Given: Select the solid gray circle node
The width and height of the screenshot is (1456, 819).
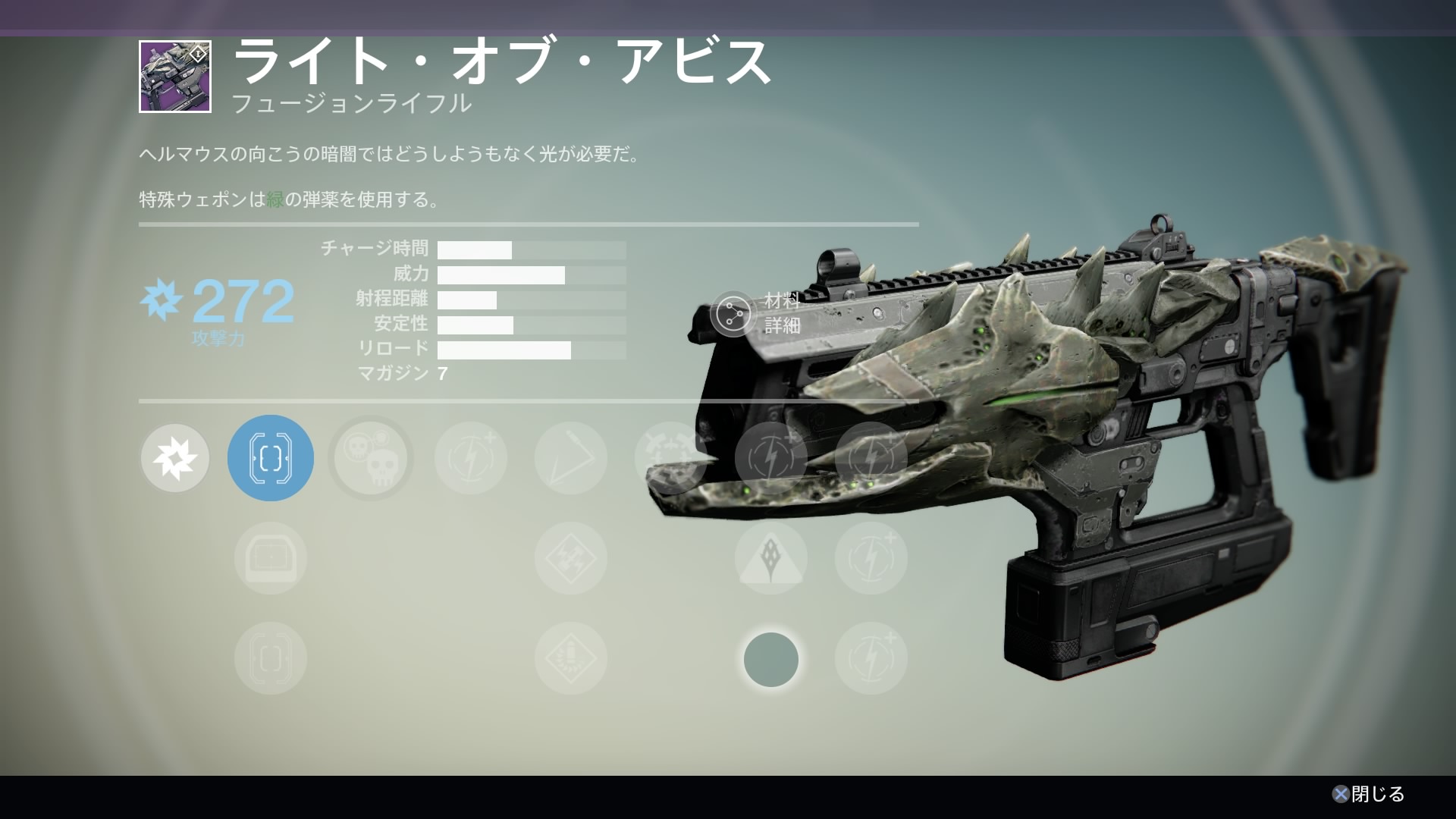Looking at the screenshot, I should [771, 660].
